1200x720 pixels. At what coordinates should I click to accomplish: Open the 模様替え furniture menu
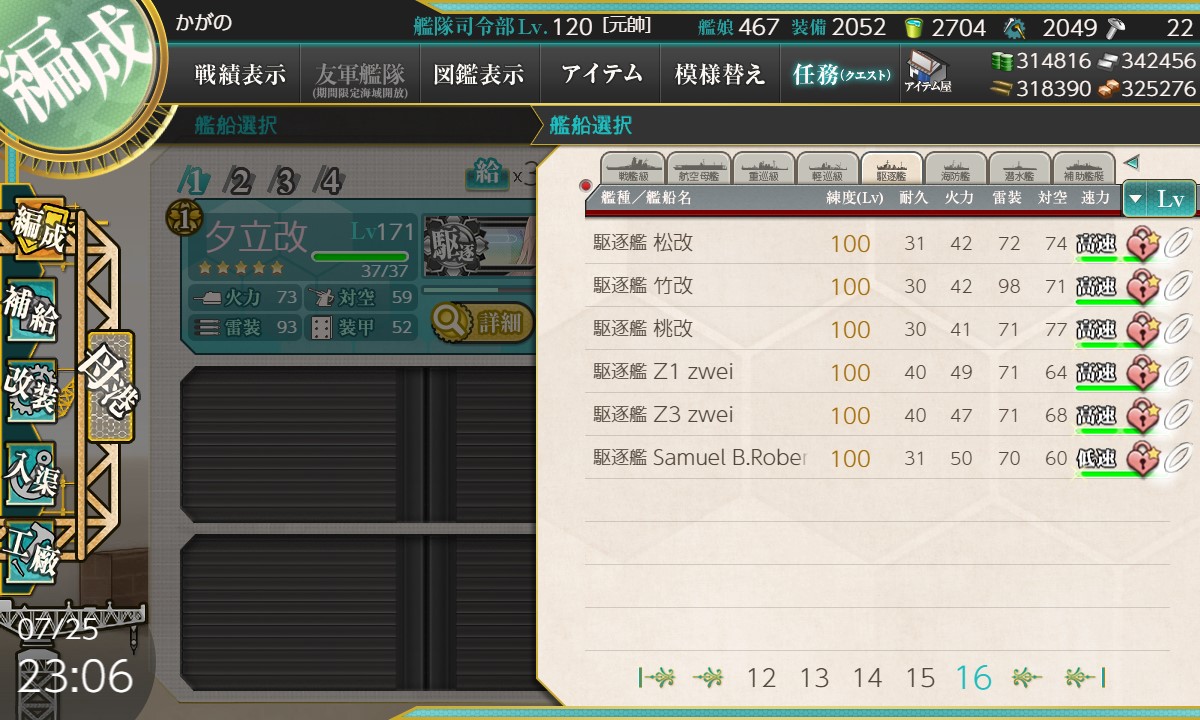[720, 74]
